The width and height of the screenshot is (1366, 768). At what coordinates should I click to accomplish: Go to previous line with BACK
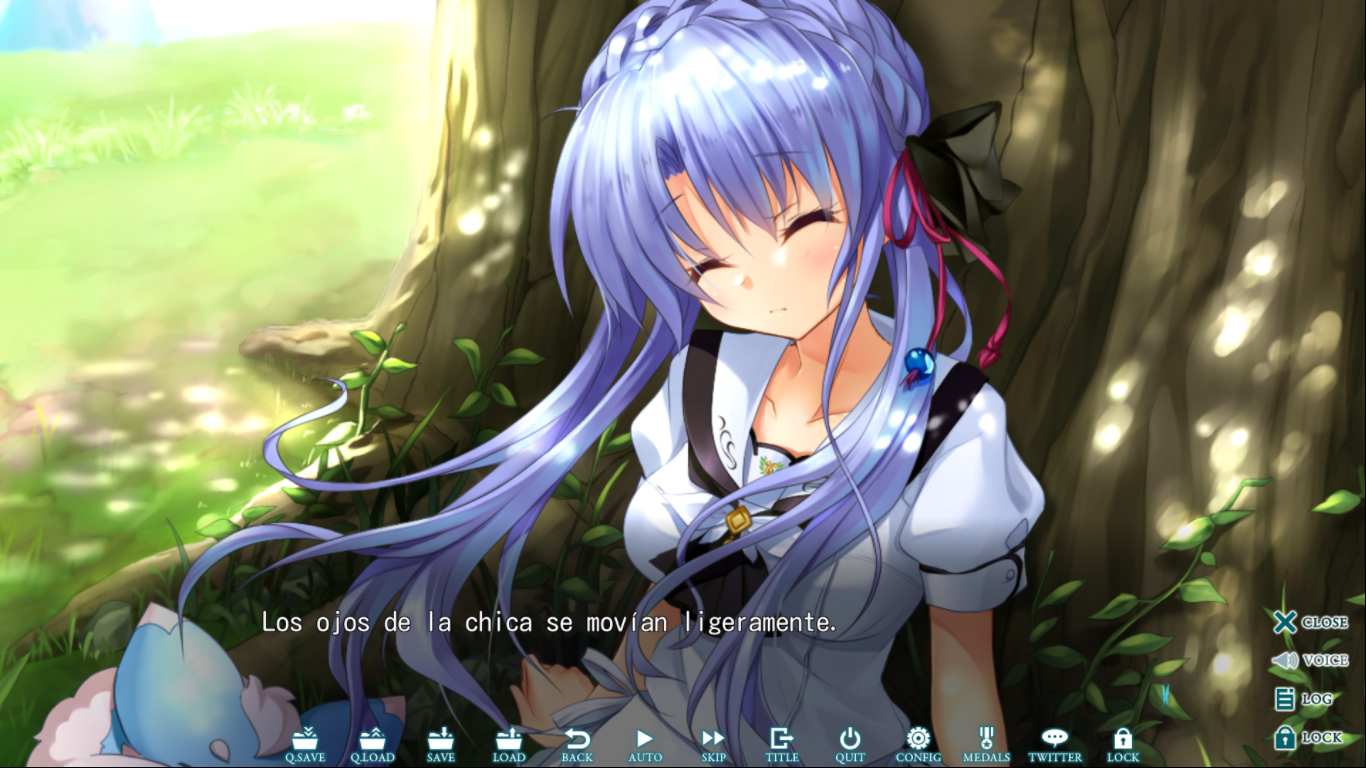click(577, 744)
